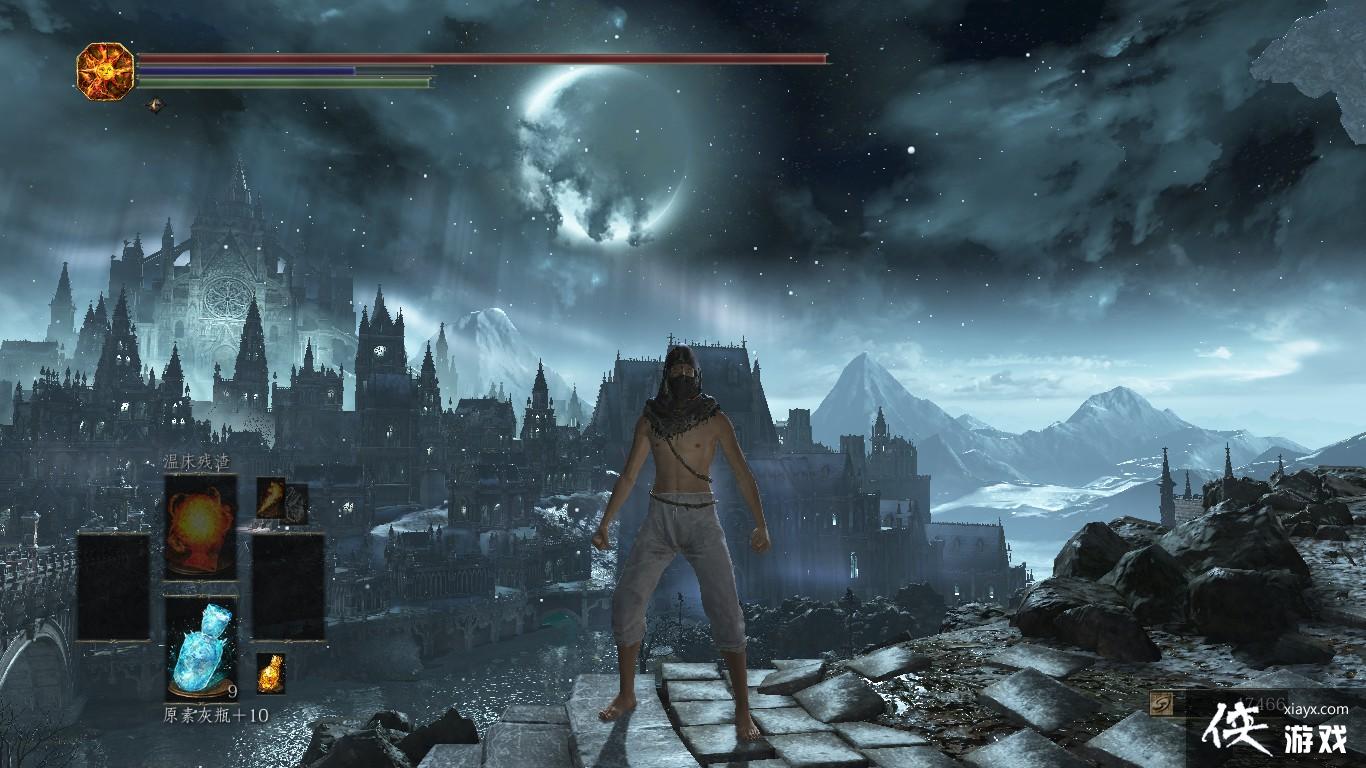Screen dimensions: 1366x768
Task: Select the small flame icon beside spell slot
Action: (x=271, y=497)
